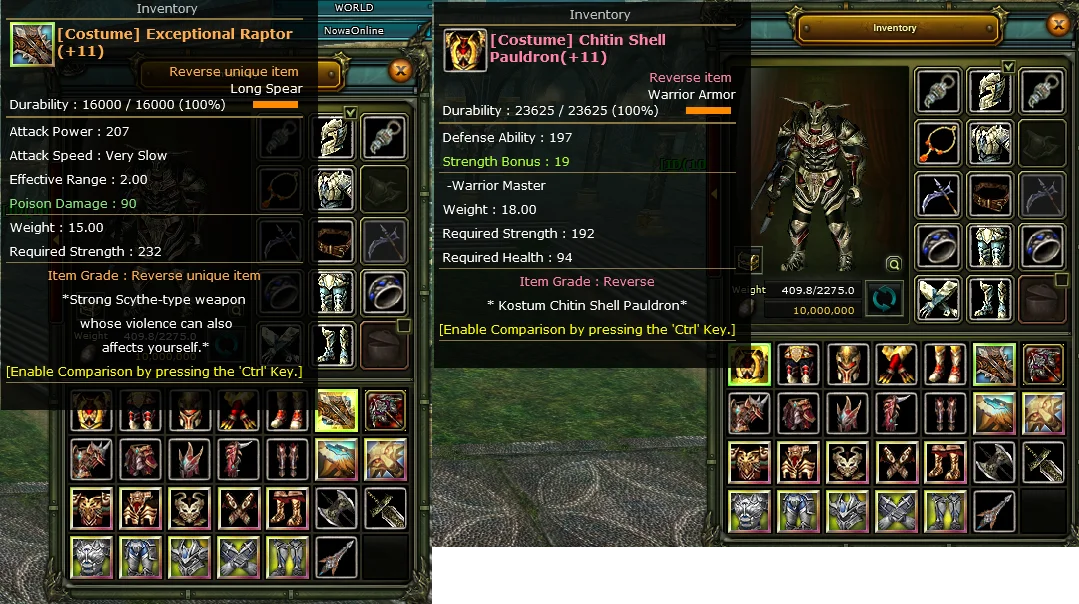Close the inventory window showing the character model
The height and width of the screenshot is (604, 1079).
click(x=1058, y=26)
